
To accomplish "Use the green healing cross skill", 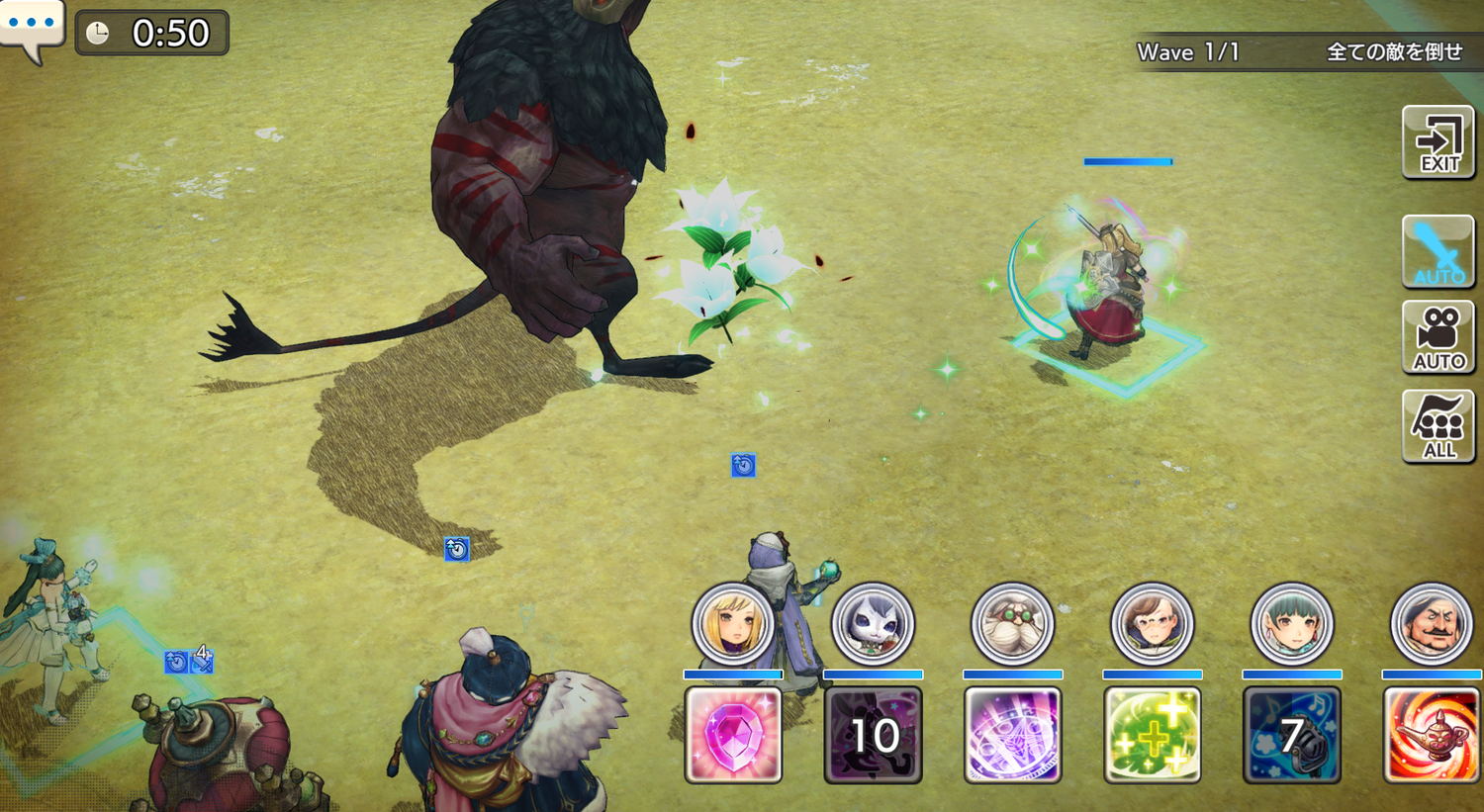I will tap(1153, 735).
